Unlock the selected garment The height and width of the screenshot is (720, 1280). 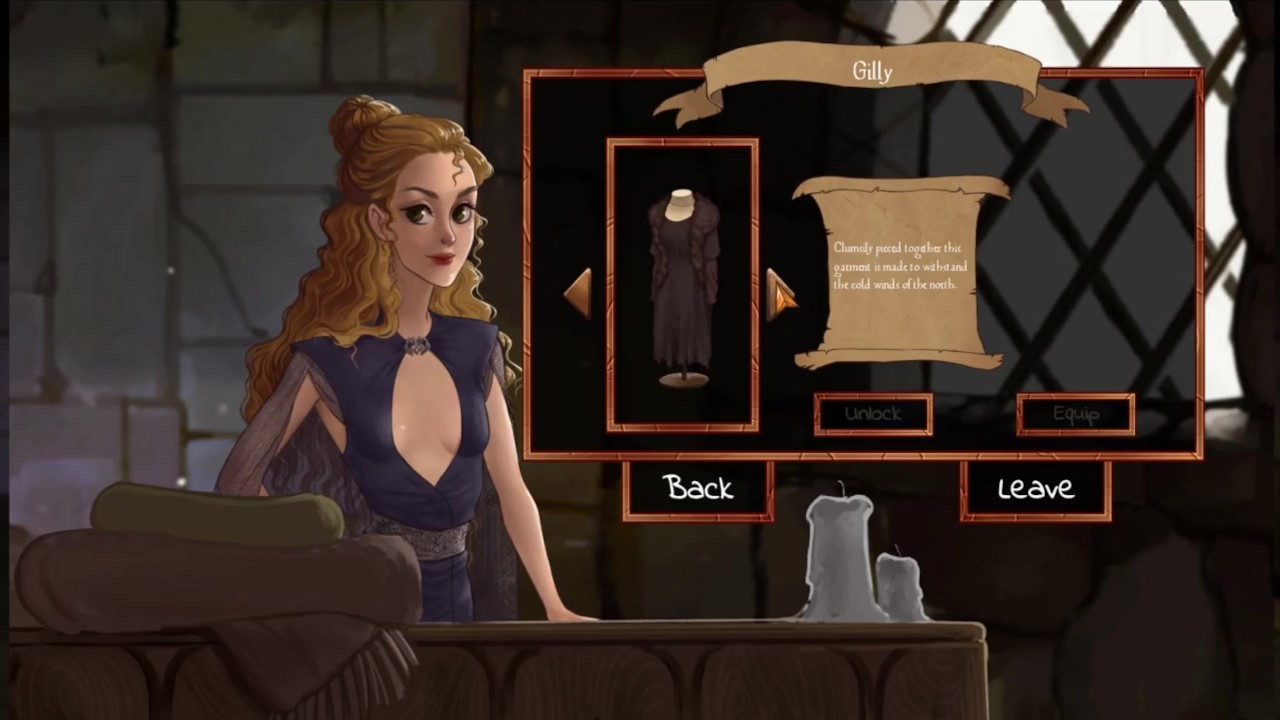(x=873, y=414)
